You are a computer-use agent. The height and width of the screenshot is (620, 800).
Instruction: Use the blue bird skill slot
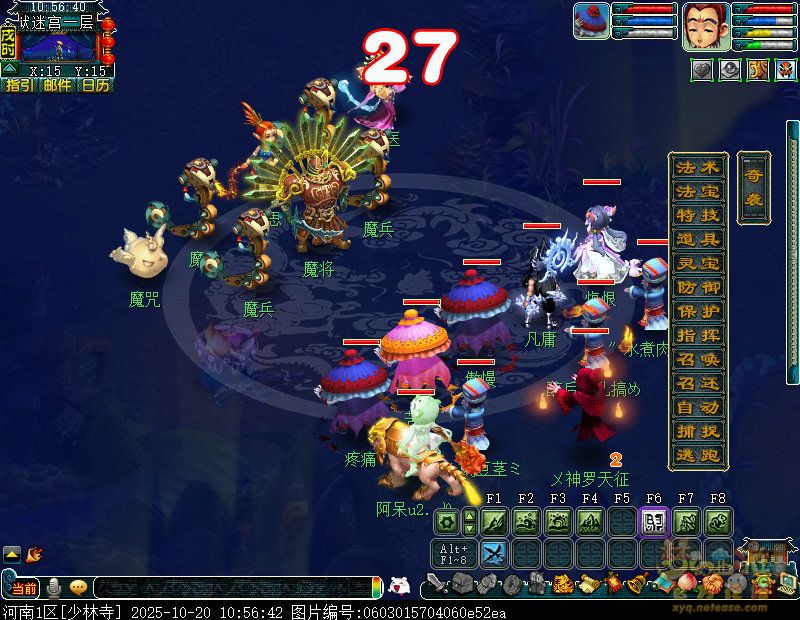point(494,553)
